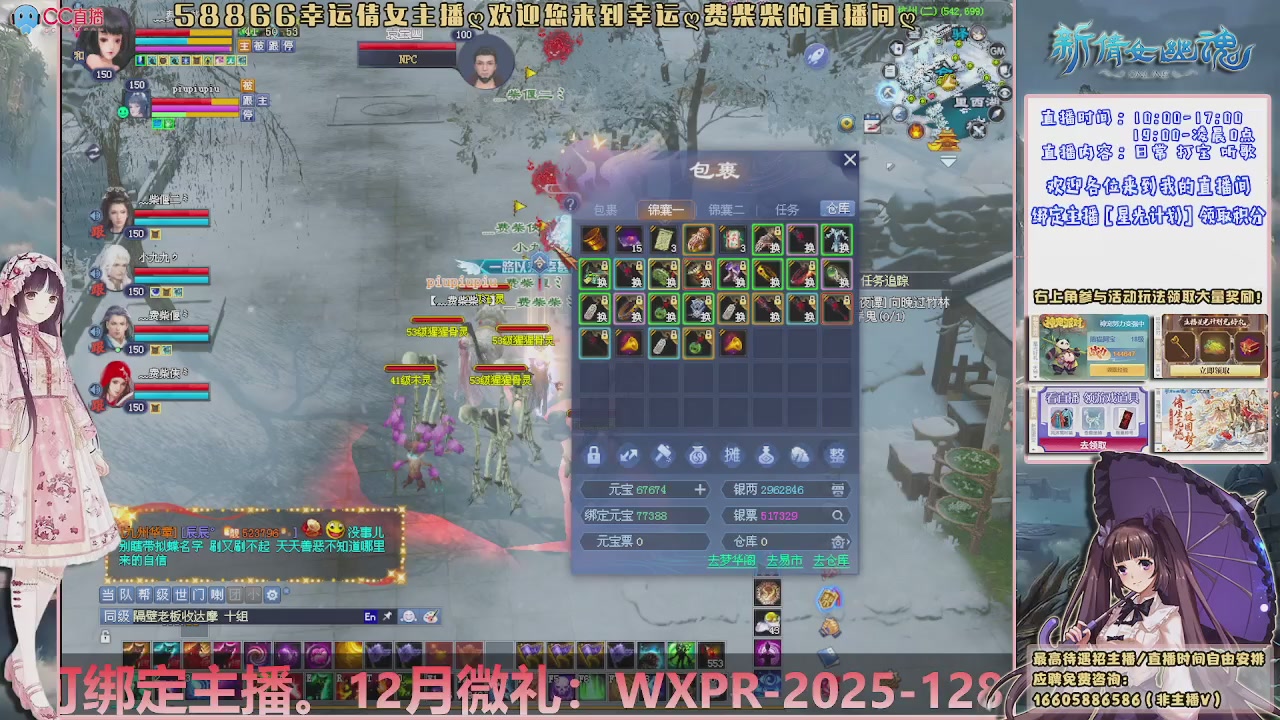Toggle the eye icon beside the minimap
Viewport: 1280px width, 720px height.
tap(1006, 93)
